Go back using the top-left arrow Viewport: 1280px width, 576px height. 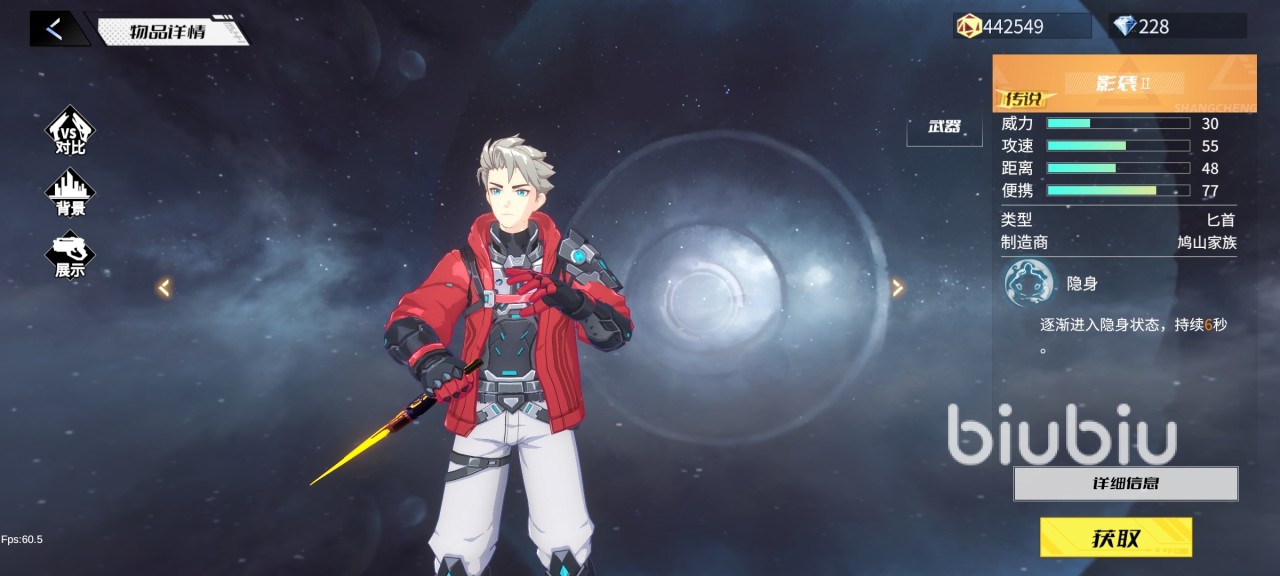pos(55,29)
